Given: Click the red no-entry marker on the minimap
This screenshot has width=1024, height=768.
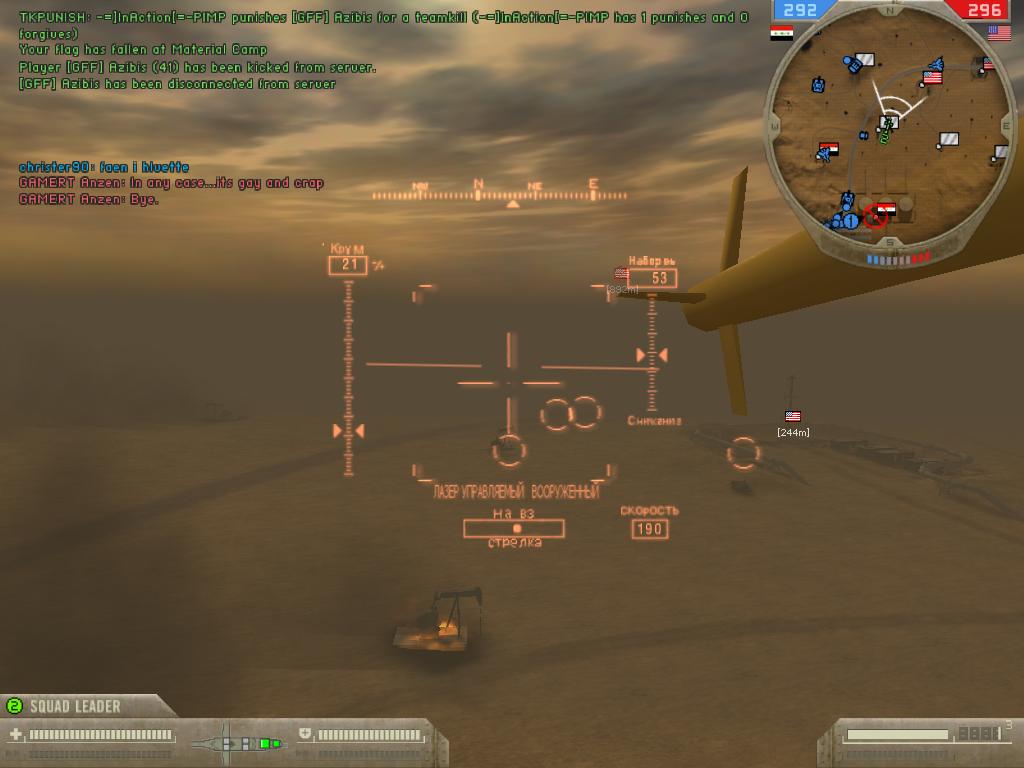Looking at the screenshot, I should (876, 216).
